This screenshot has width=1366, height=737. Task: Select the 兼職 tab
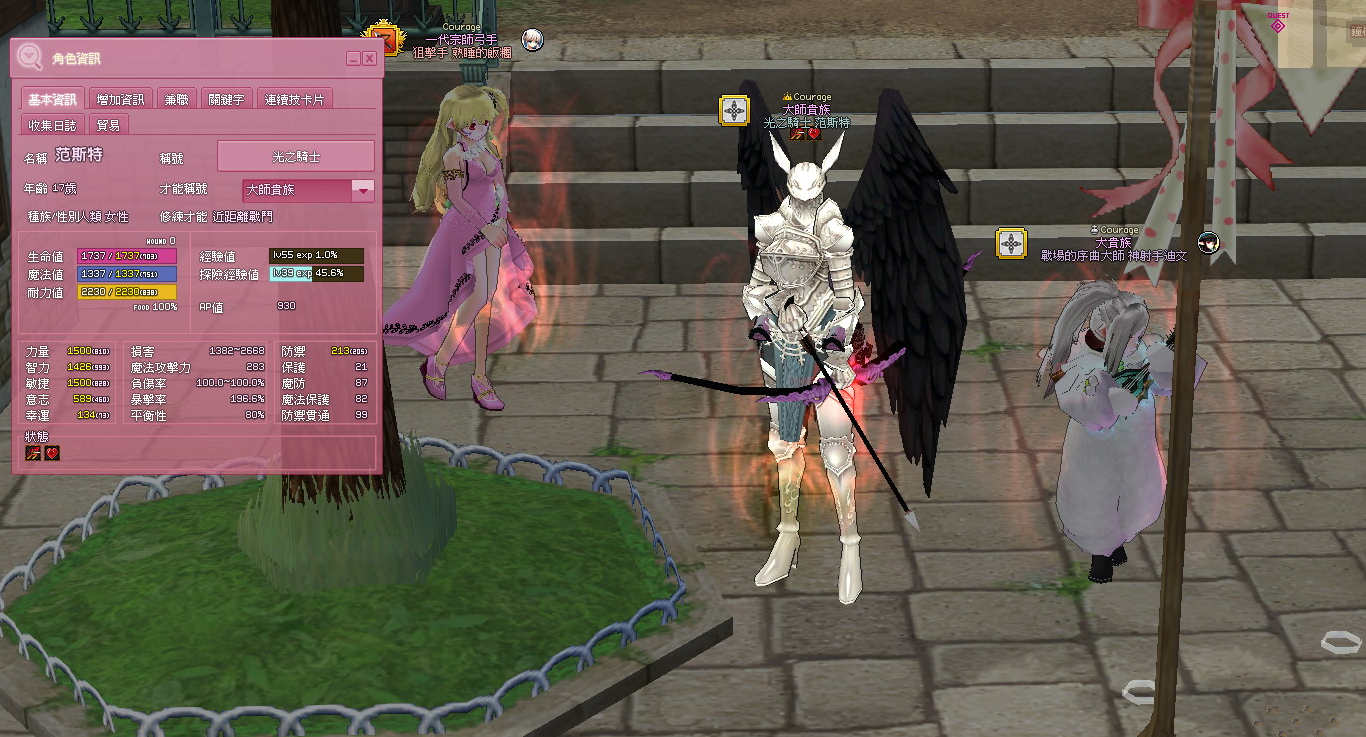tap(176, 99)
